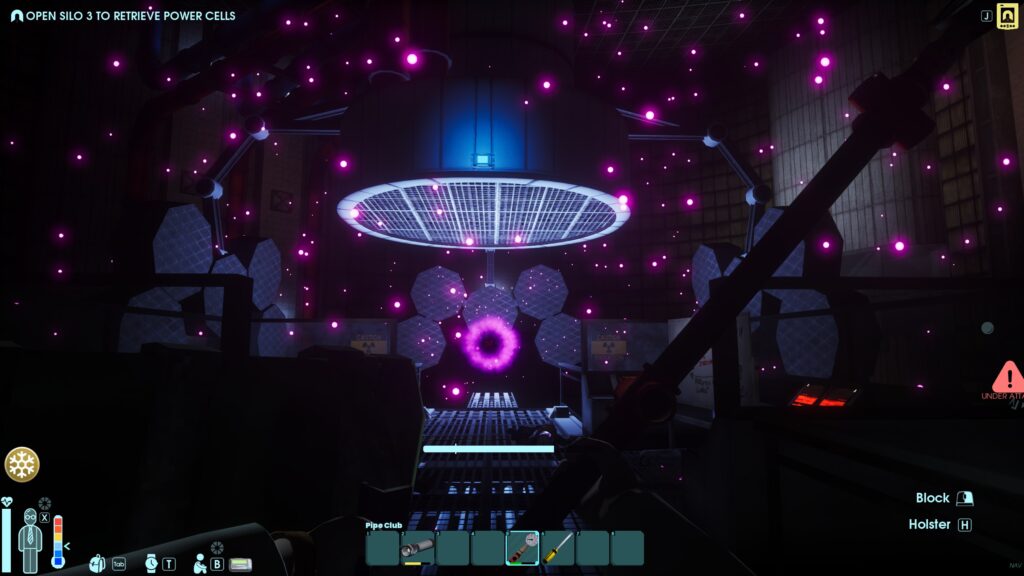The width and height of the screenshot is (1024, 576).
Task: Open the backpack inventory icon
Action: point(98,564)
